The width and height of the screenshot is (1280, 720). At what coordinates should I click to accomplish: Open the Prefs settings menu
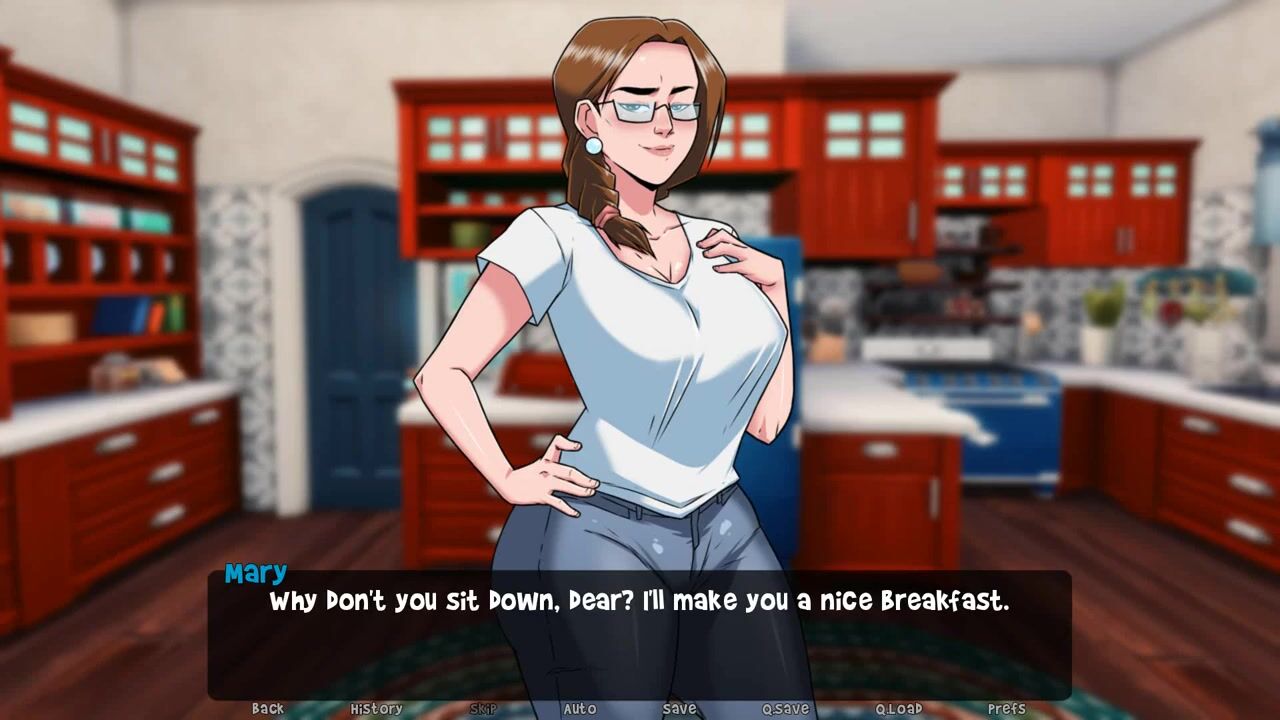coord(1006,709)
